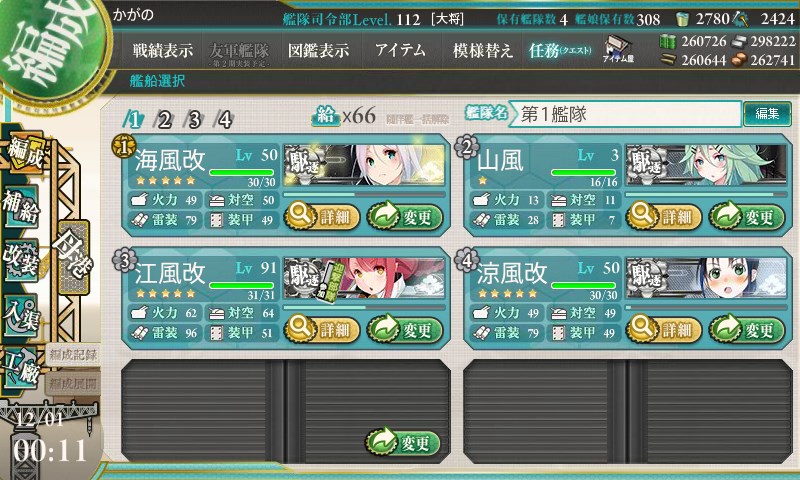Switch to fleet 3 tab
This screenshot has width=800, height=480.
click(194, 120)
